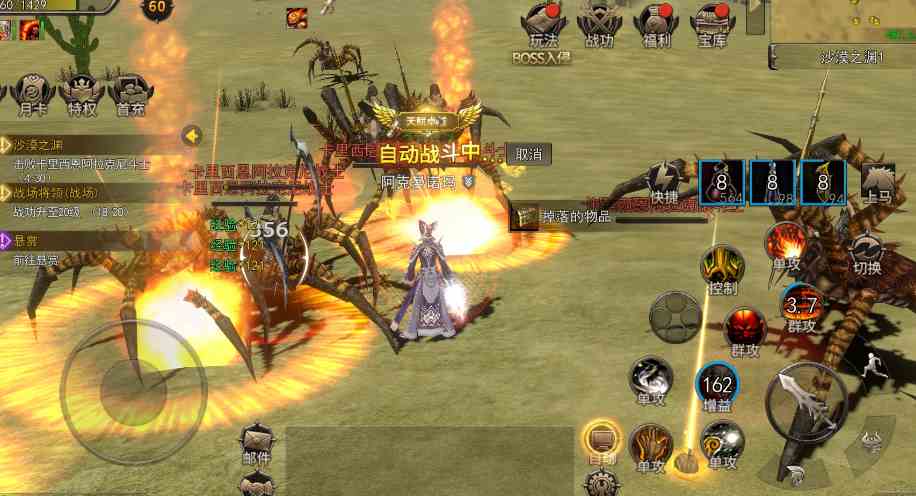Screen dimensions: 916x496
Task: Cancel auto-battle with the 取消 button
Action: coord(529,154)
